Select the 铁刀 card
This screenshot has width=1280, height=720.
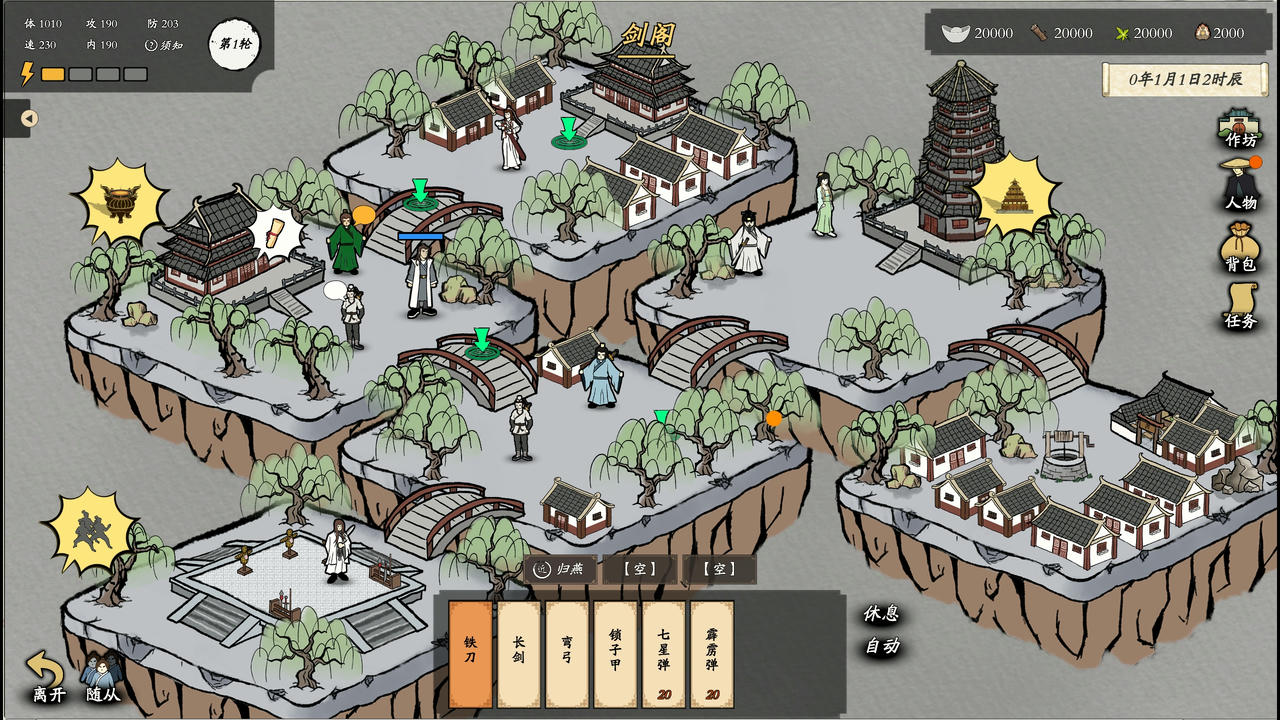point(470,654)
